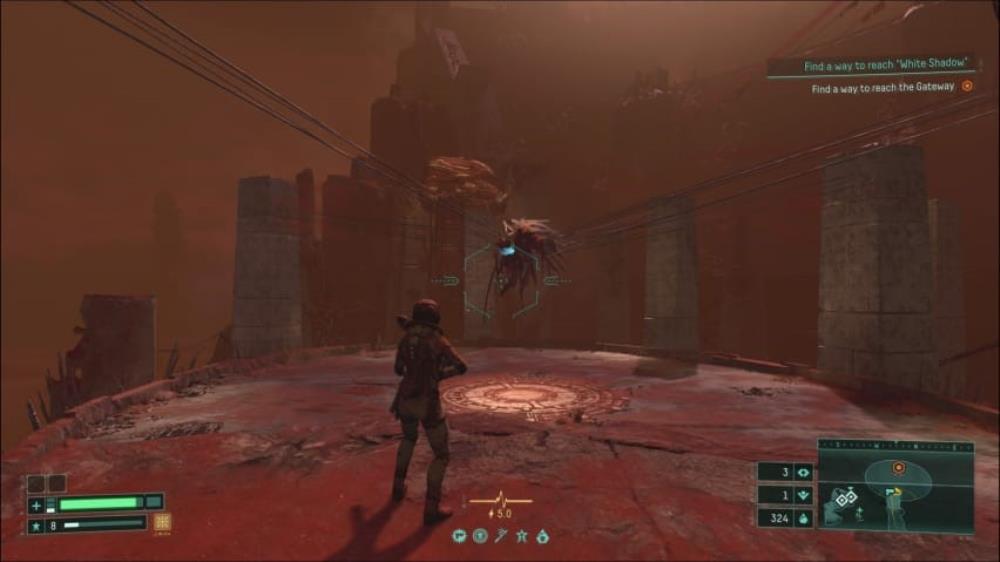
Task: Click the star-shaped icon in bottom row
Action: click(521, 536)
